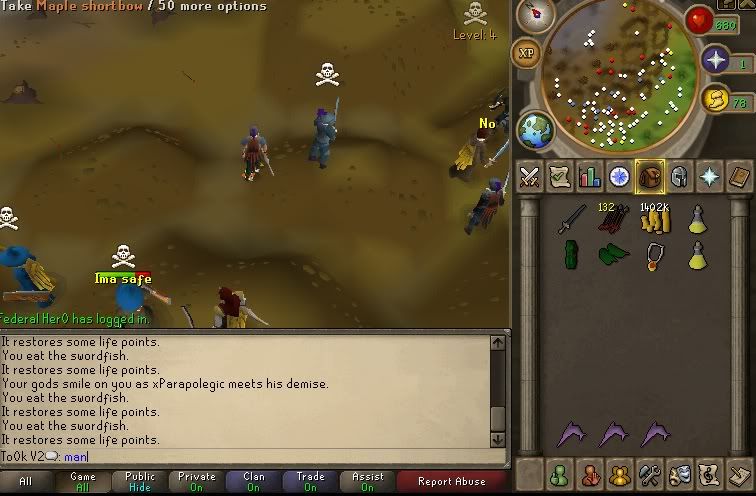Toggle the Public chat filter
The height and width of the screenshot is (496, 756).
pyautogui.click(x=139, y=481)
